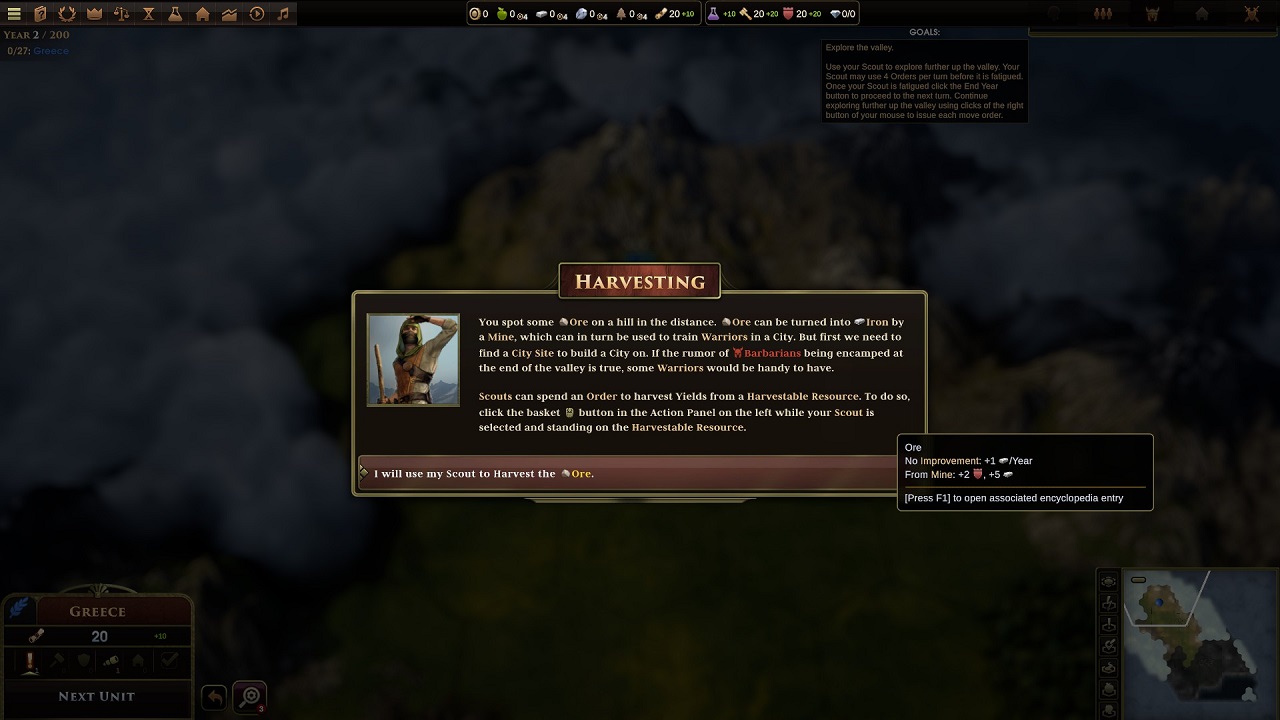Open the crown panel in the top toolbar
The width and height of the screenshot is (1280, 720).
[x=94, y=13]
